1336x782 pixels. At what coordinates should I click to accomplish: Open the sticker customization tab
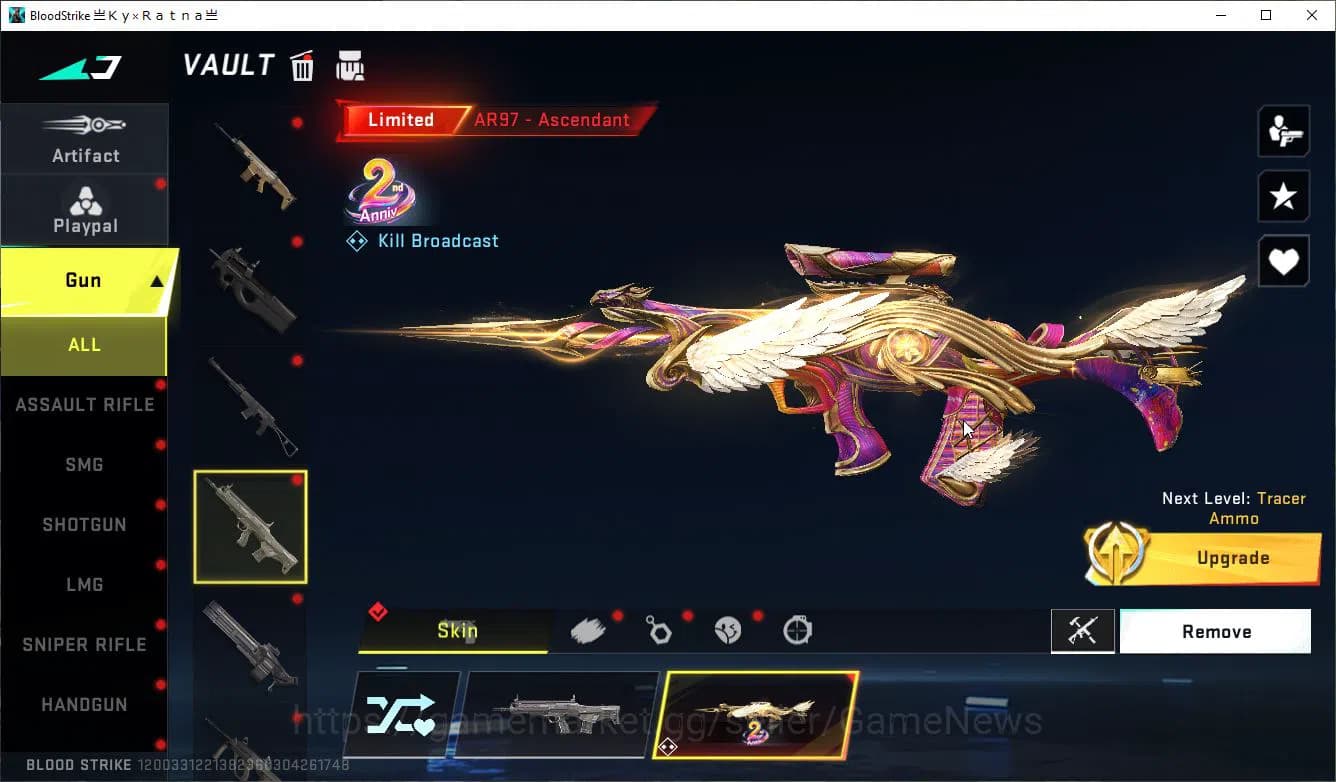click(x=728, y=628)
